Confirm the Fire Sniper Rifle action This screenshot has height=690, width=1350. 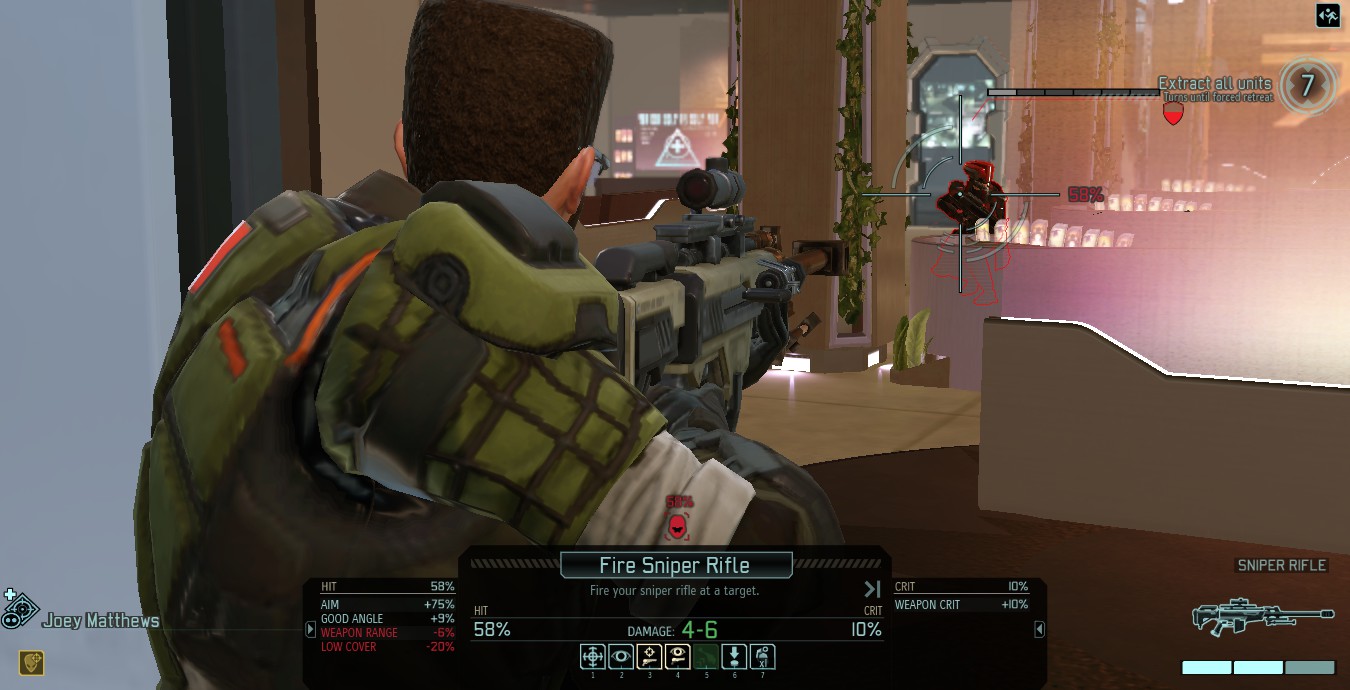pyautogui.click(x=675, y=565)
